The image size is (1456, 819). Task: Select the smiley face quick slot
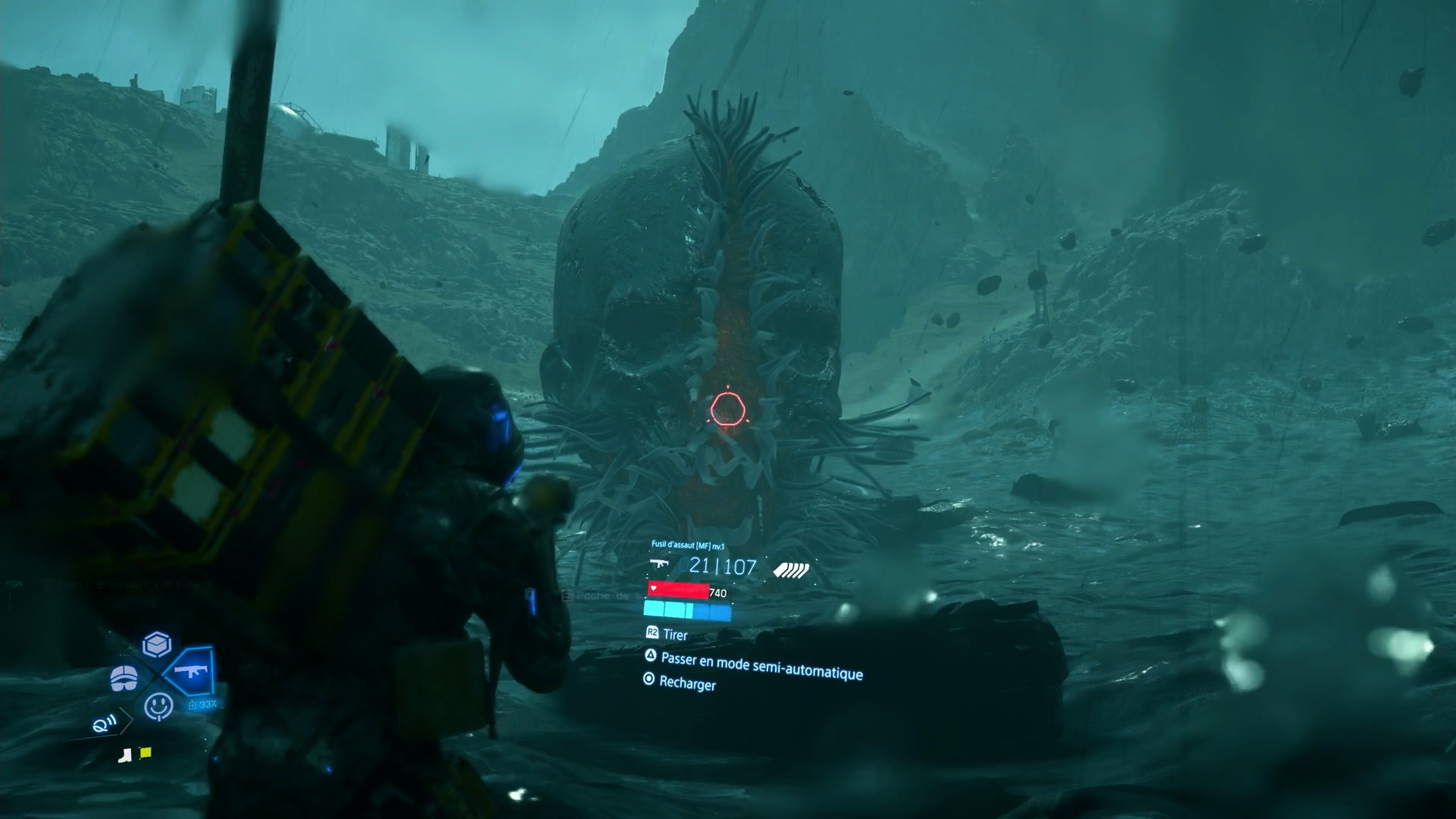click(x=158, y=706)
